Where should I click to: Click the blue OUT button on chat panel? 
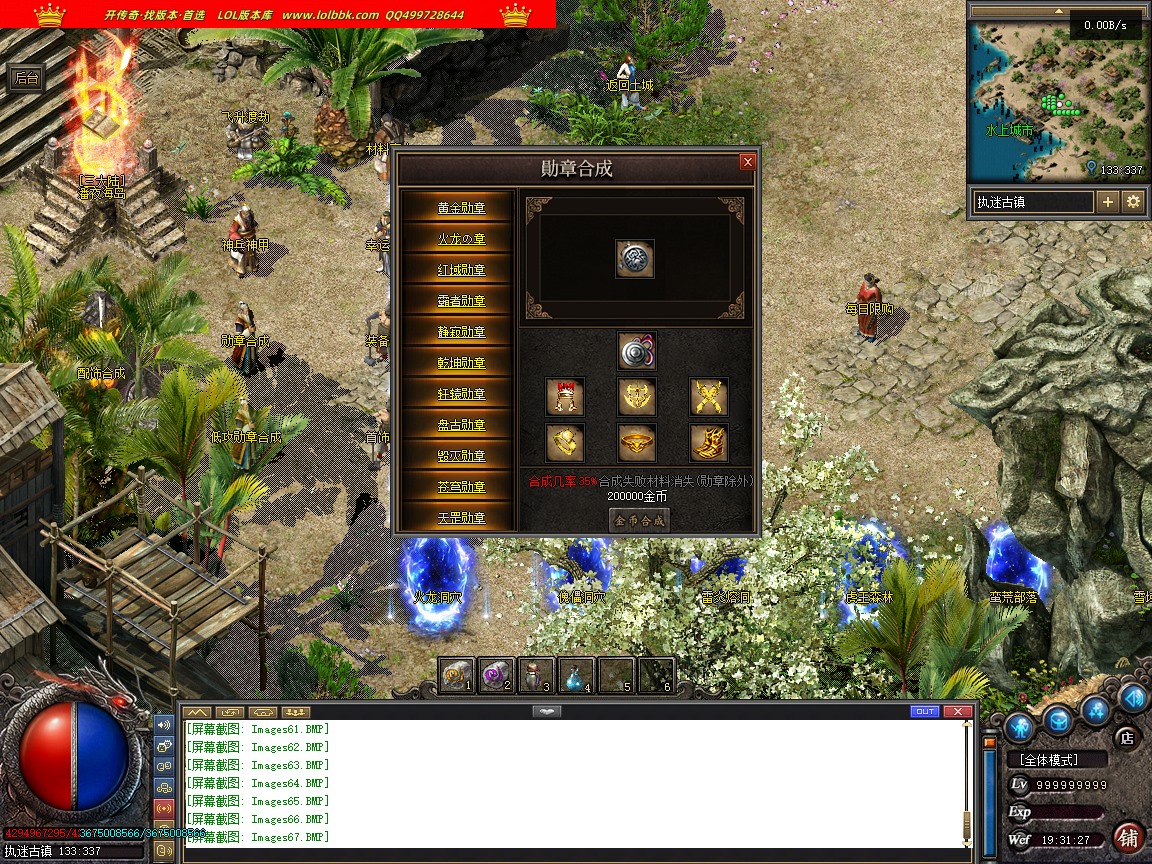pos(925,711)
